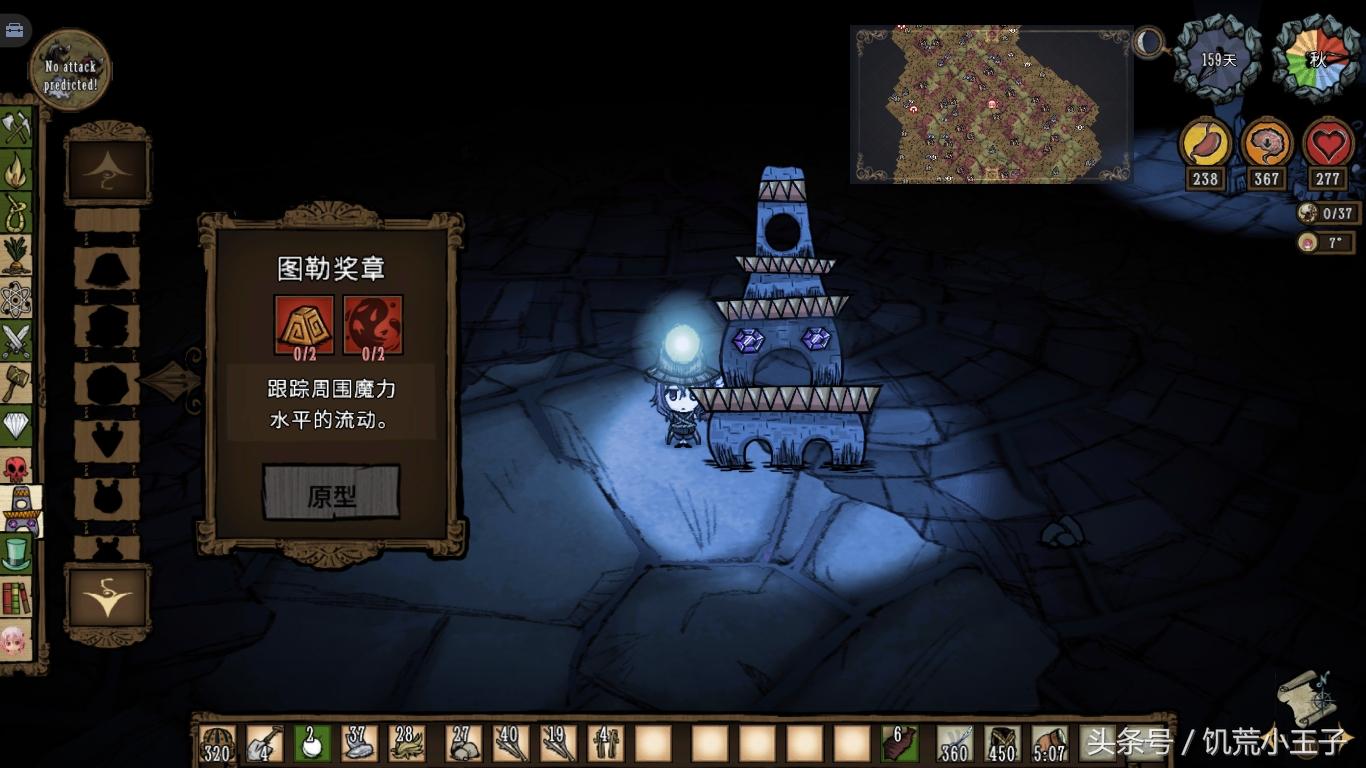Open the Food farming crafting tab
Viewport: 1366px width, 768px height.
coord(16,256)
